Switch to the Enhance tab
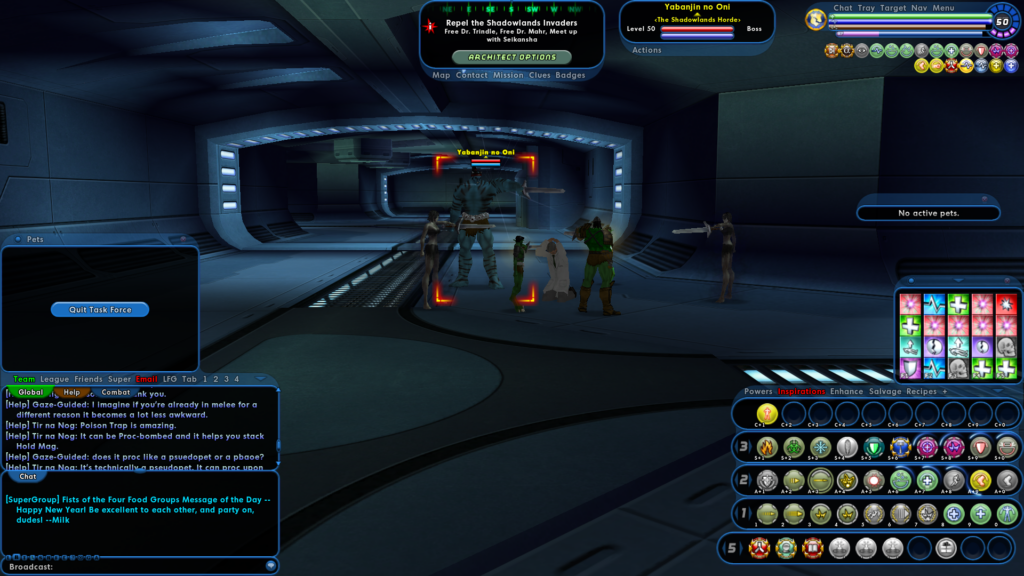Image resolution: width=1024 pixels, height=576 pixels. (x=846, y=391)
